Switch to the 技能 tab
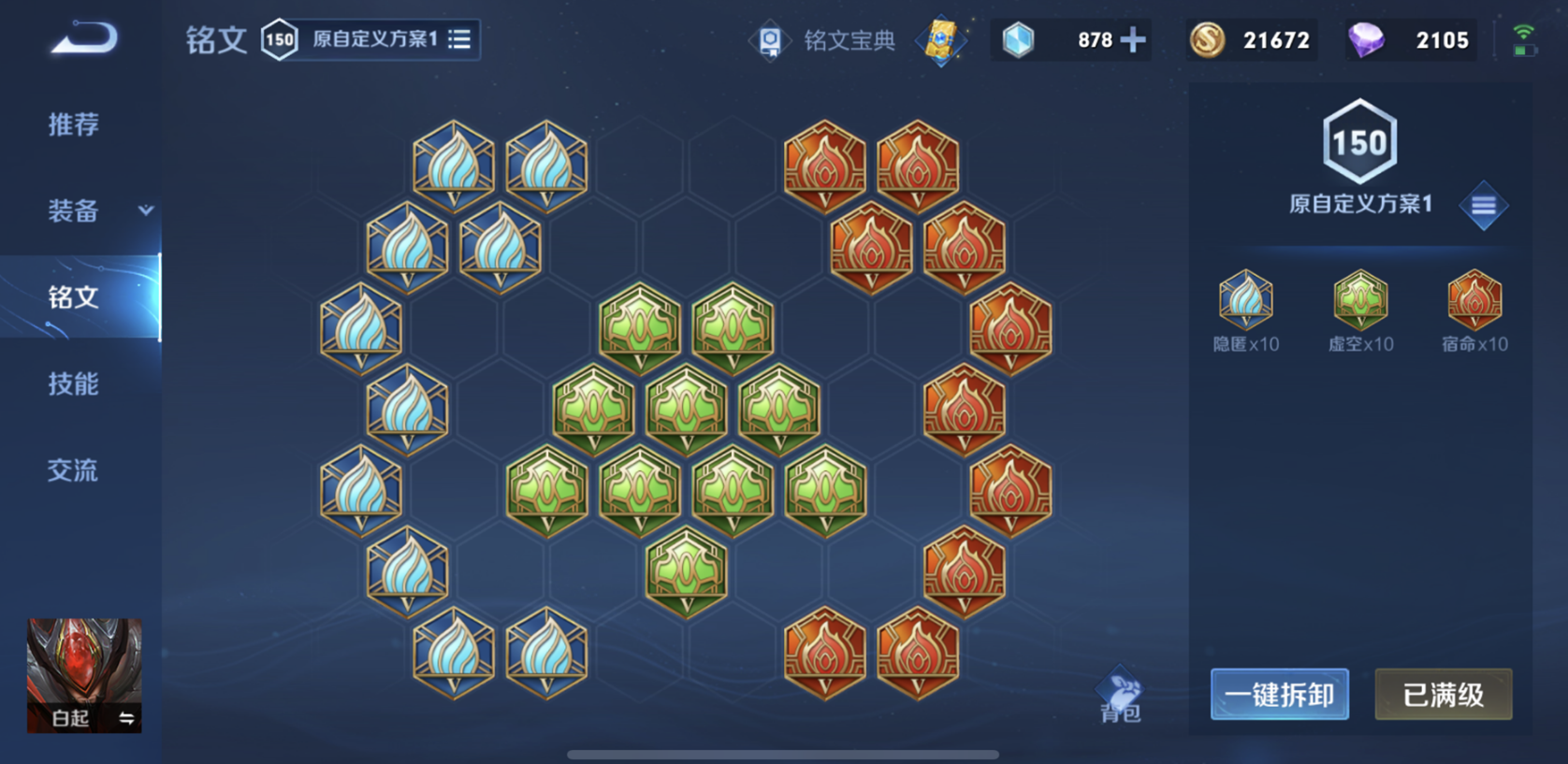 coord(75,384)
